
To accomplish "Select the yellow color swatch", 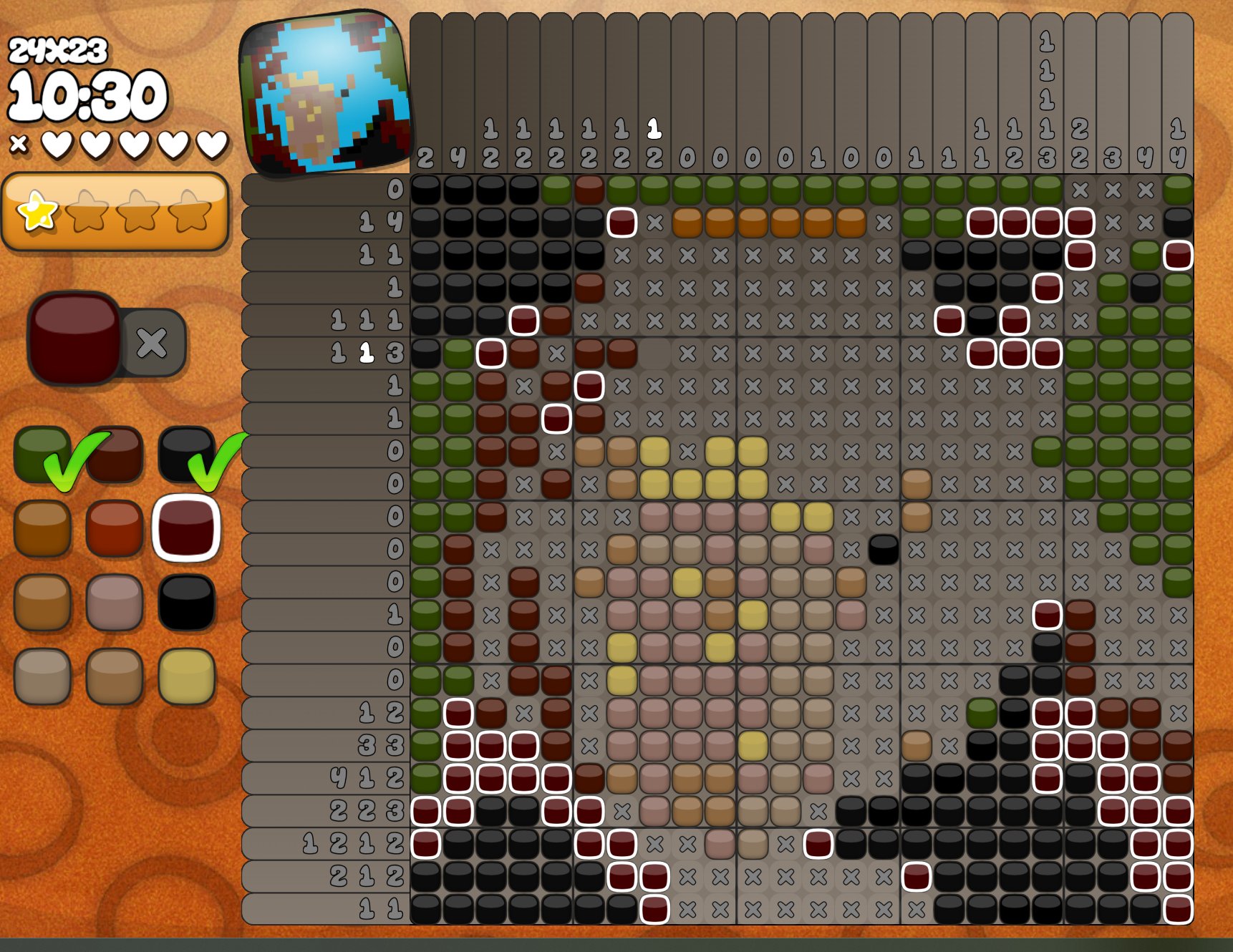I will tap(186, 676).
